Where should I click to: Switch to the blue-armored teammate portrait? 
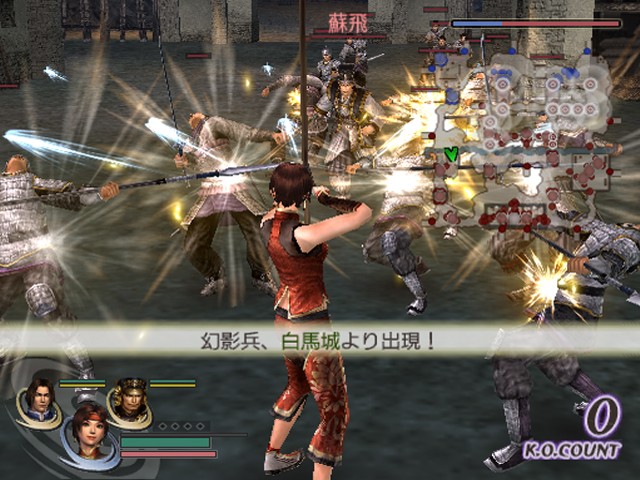click(x=40, y=396)
